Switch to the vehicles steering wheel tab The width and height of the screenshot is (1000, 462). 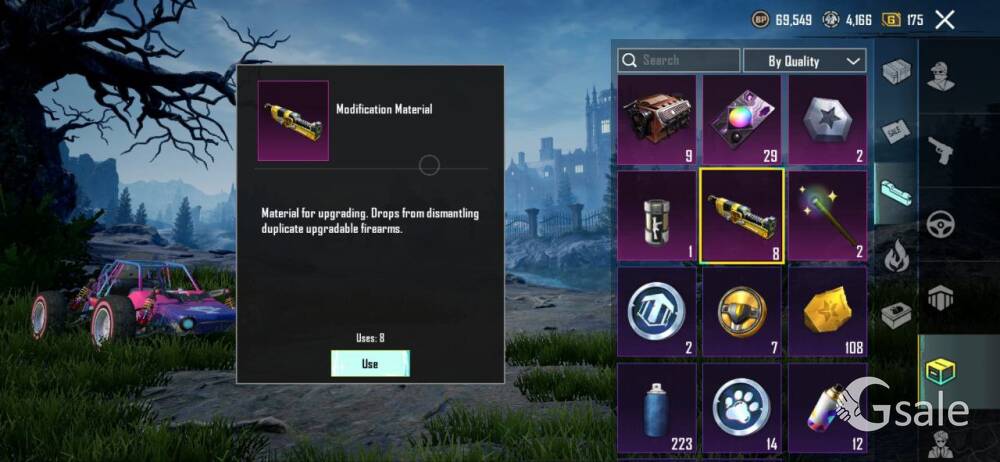point(940,224)
